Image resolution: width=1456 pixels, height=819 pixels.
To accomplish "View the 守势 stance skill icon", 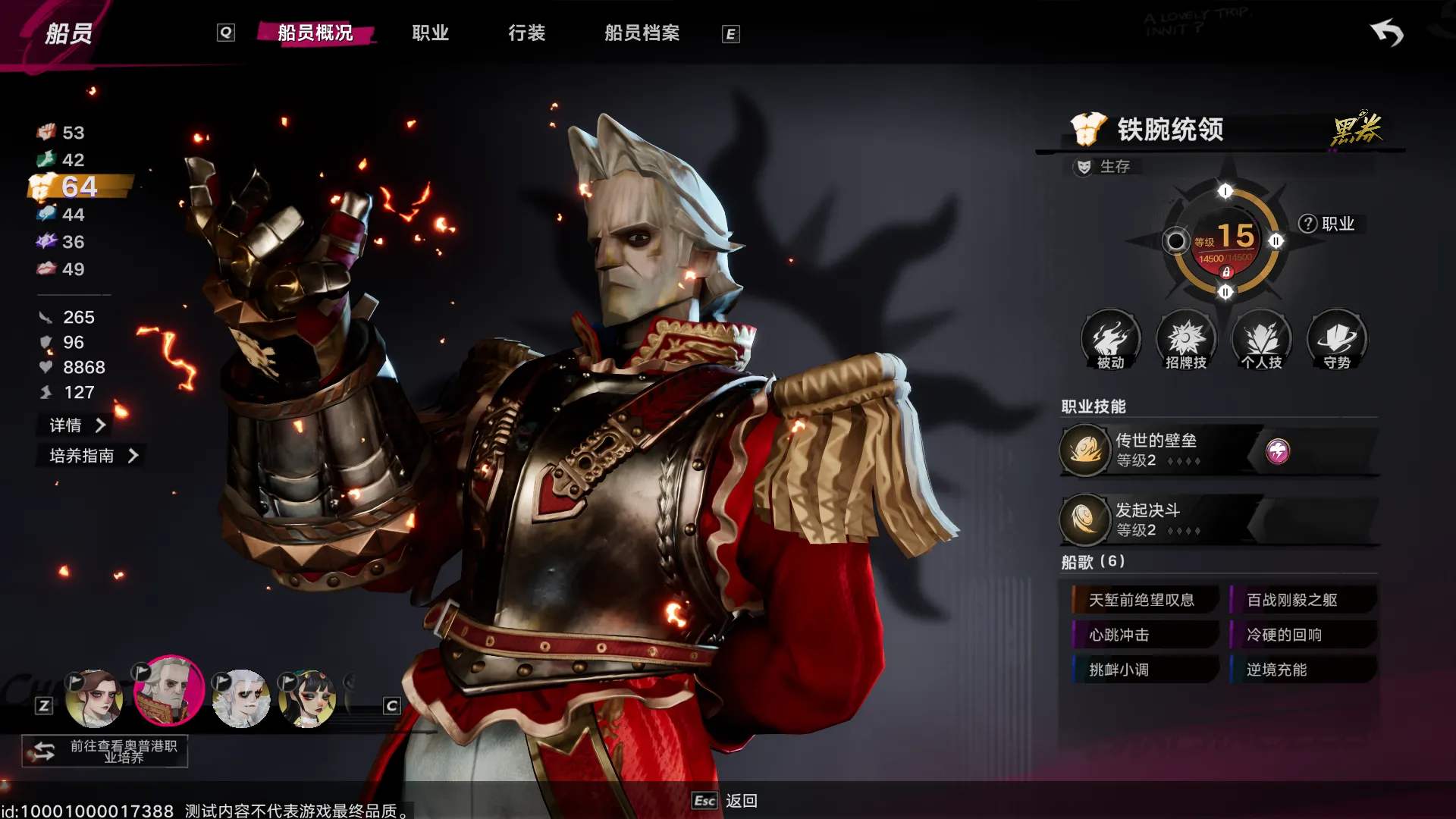I will pos(1337,339).
